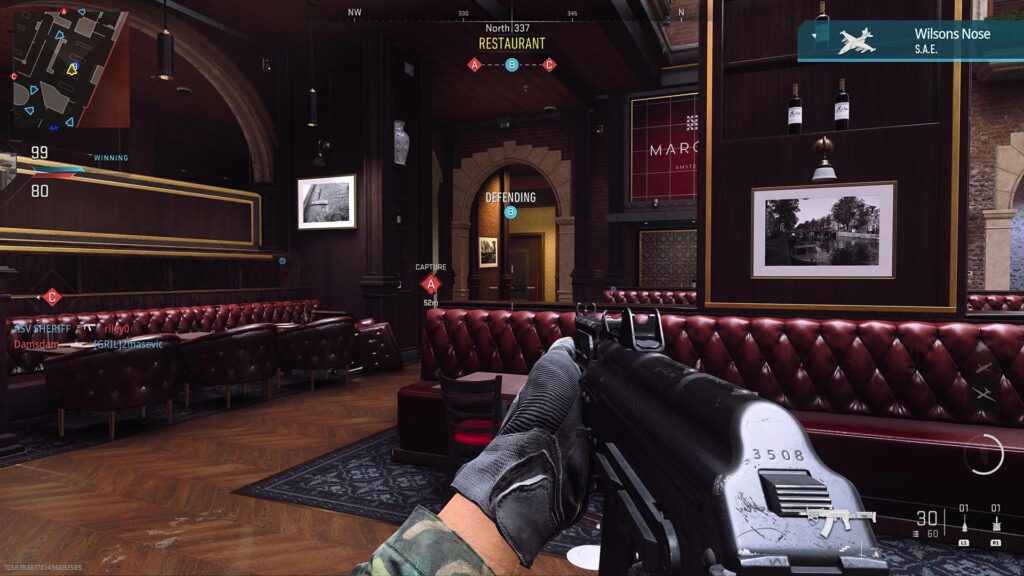The width and height of the screenshot is (1024, 576).
Task: Select objective B icon under RESTAURANT label
Action: coord(512,65)
